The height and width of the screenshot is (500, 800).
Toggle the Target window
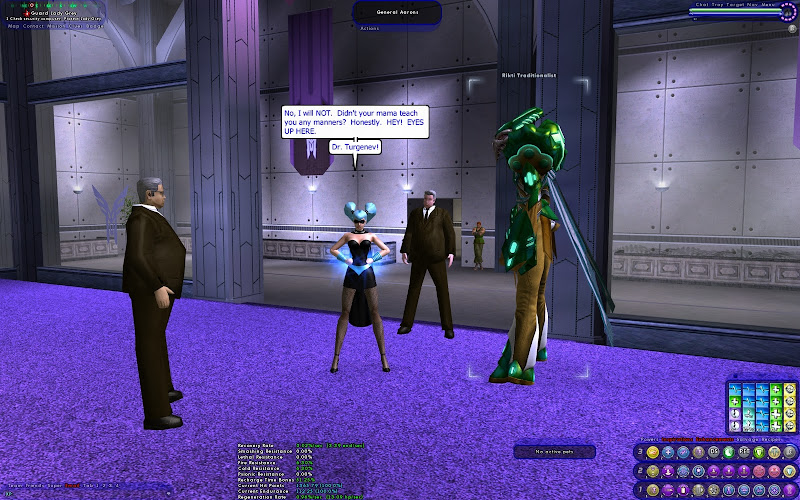click(x=734, y=3)
